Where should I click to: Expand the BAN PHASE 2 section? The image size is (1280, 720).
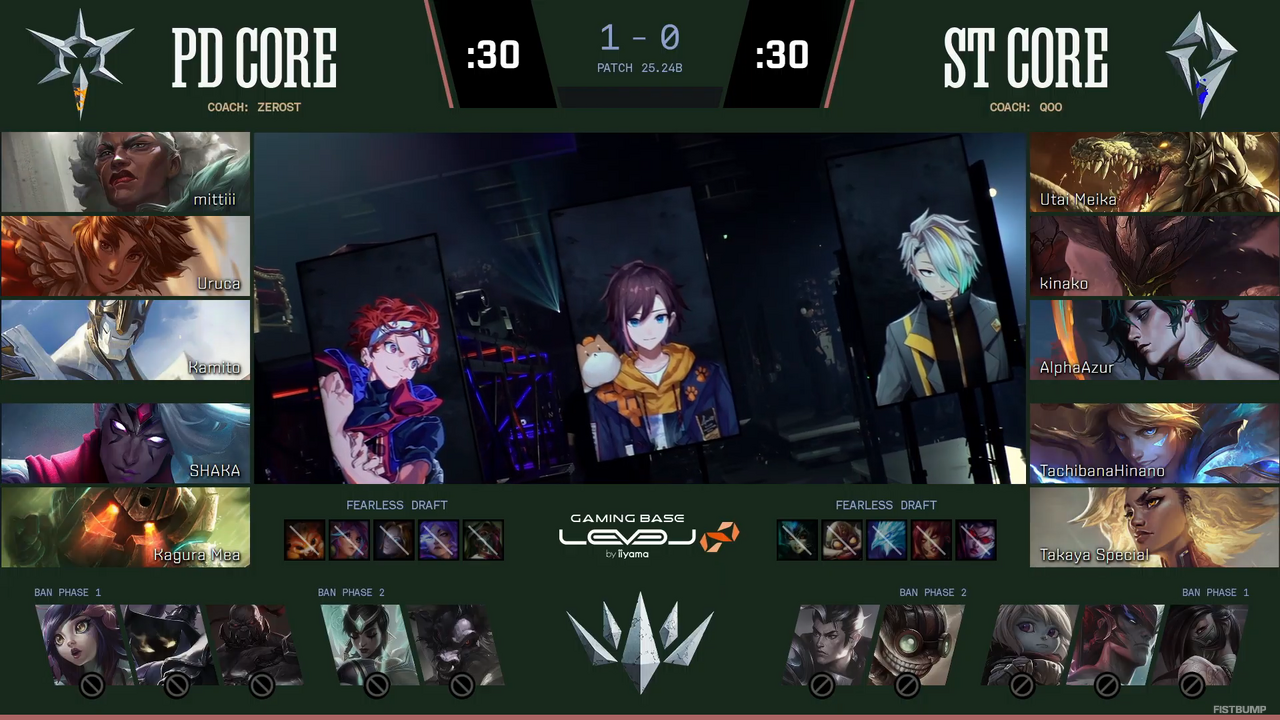[x=351, y=592]
